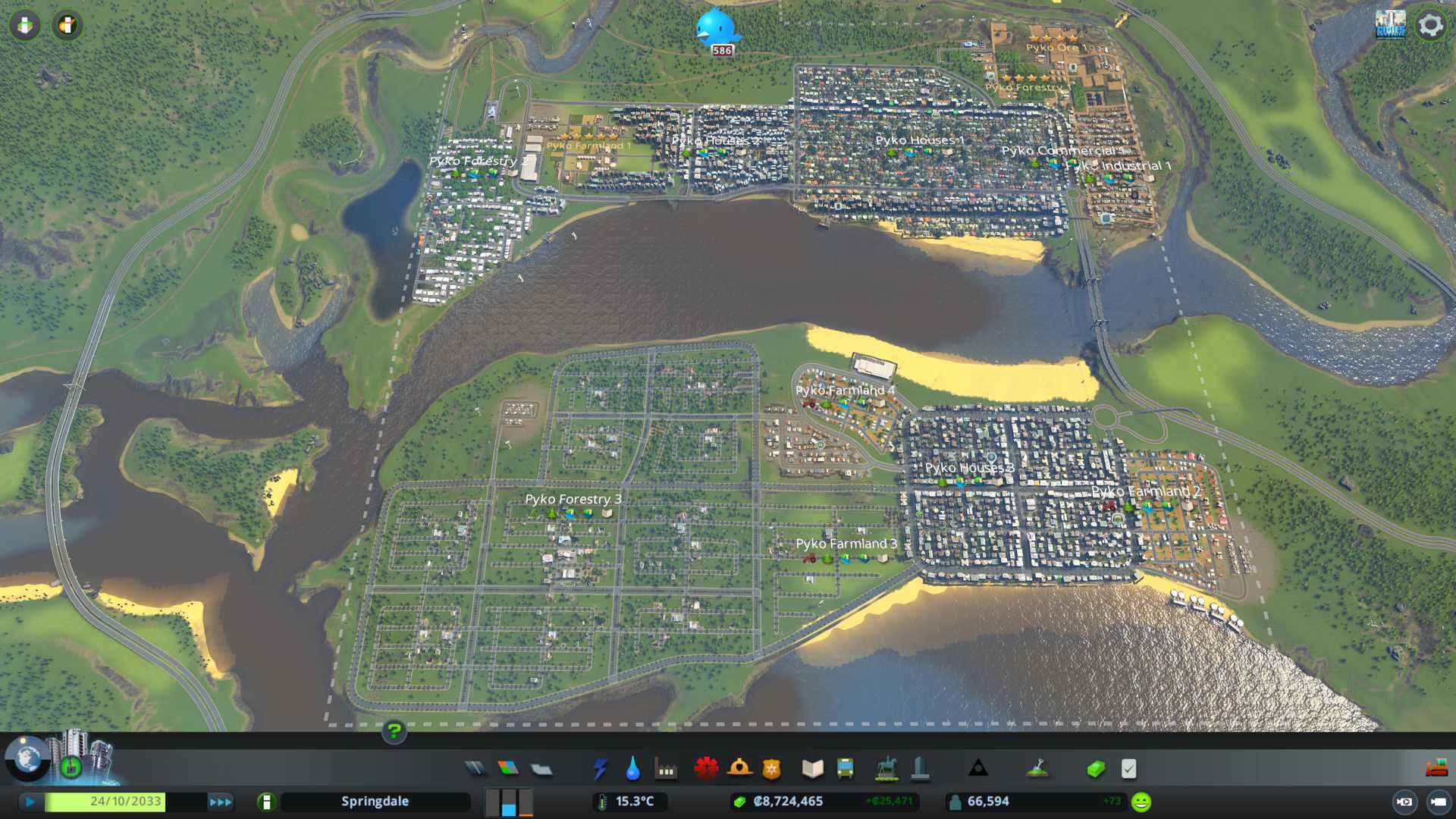
Task: Open the Economy money panel
Action: [x=1095, y=769]
